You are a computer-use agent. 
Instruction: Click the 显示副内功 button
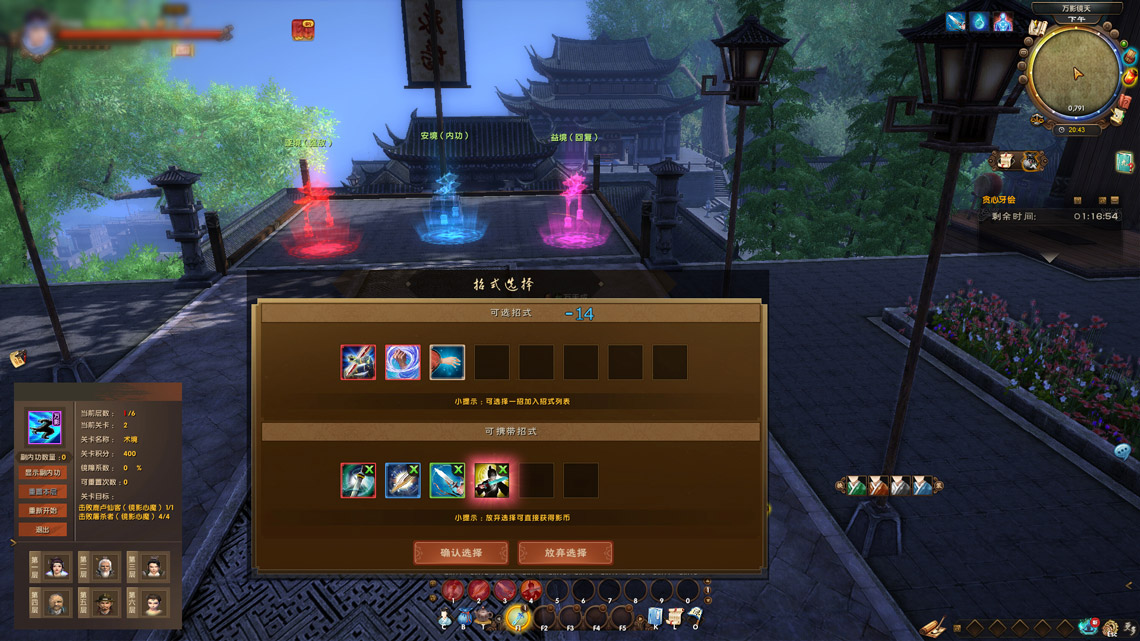tap(42, 473)
